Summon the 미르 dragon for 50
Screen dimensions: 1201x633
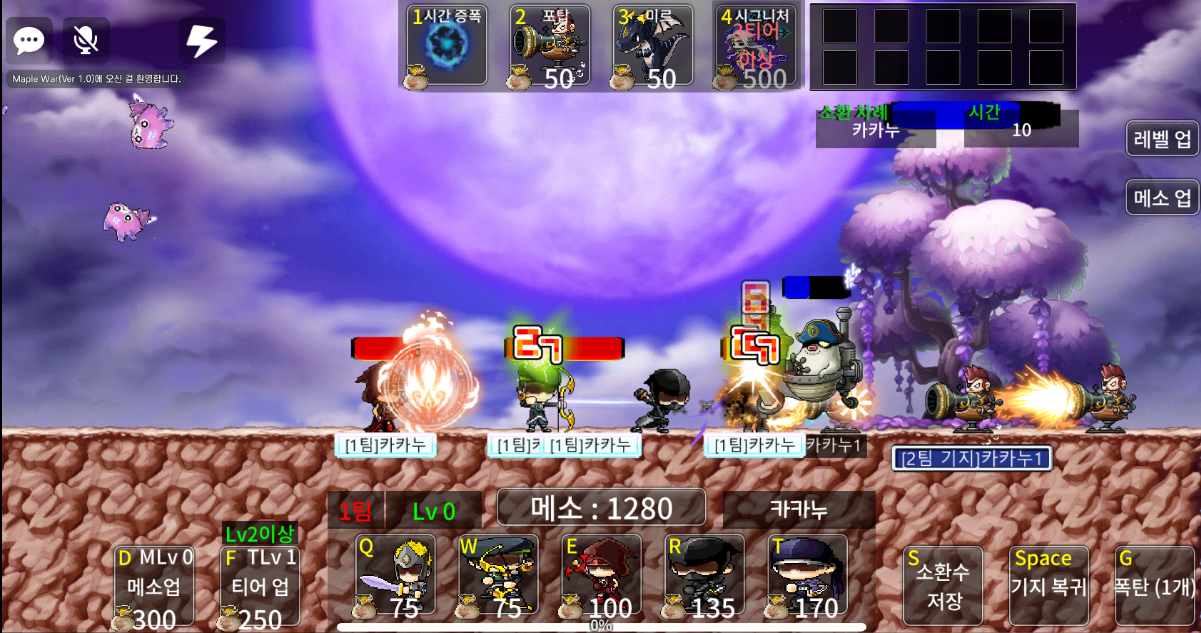(652, 46)
